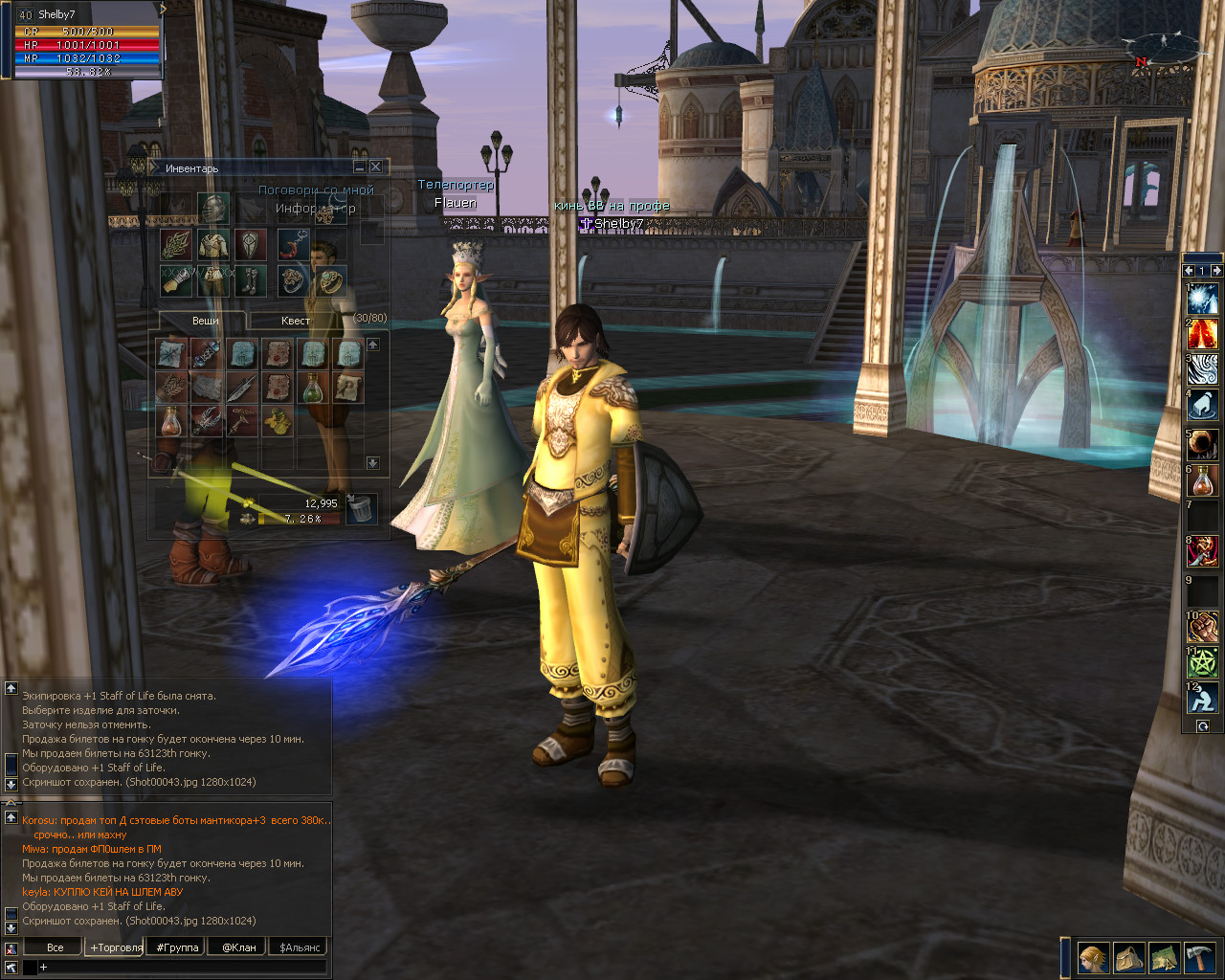Activate the green pentagram skill in slot 11
The height and width of the screenshot is (980, 1225).
pos(1202,661)
